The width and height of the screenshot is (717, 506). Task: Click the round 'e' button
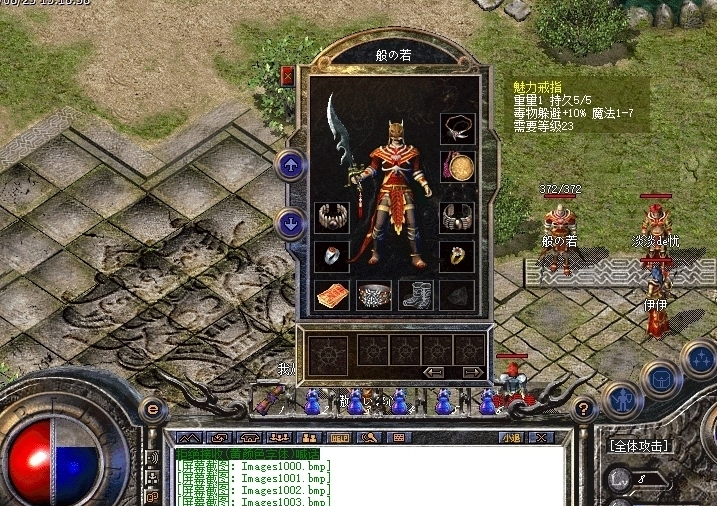[x=153, y=408]
